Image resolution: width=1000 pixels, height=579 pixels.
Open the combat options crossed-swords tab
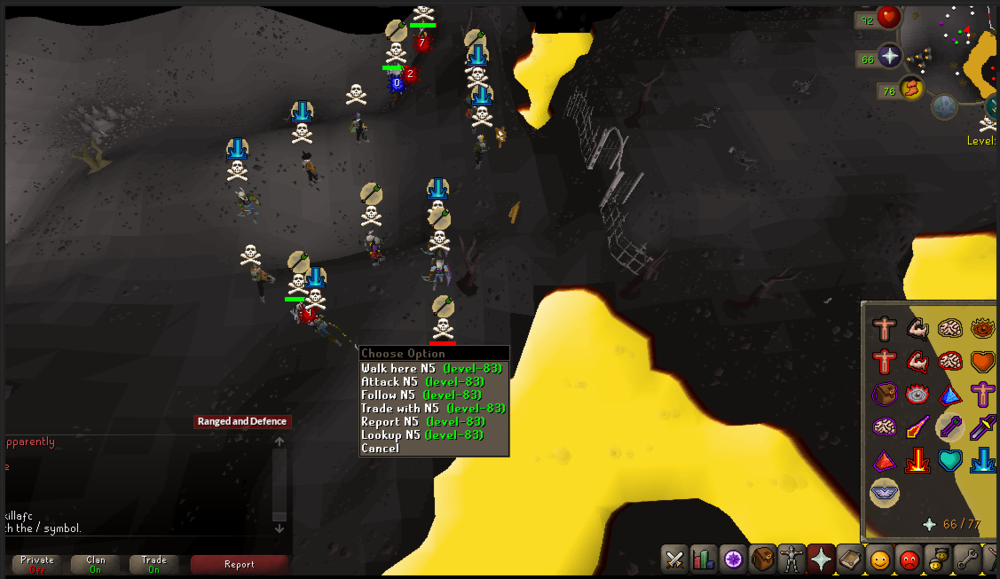pos(675,559)
